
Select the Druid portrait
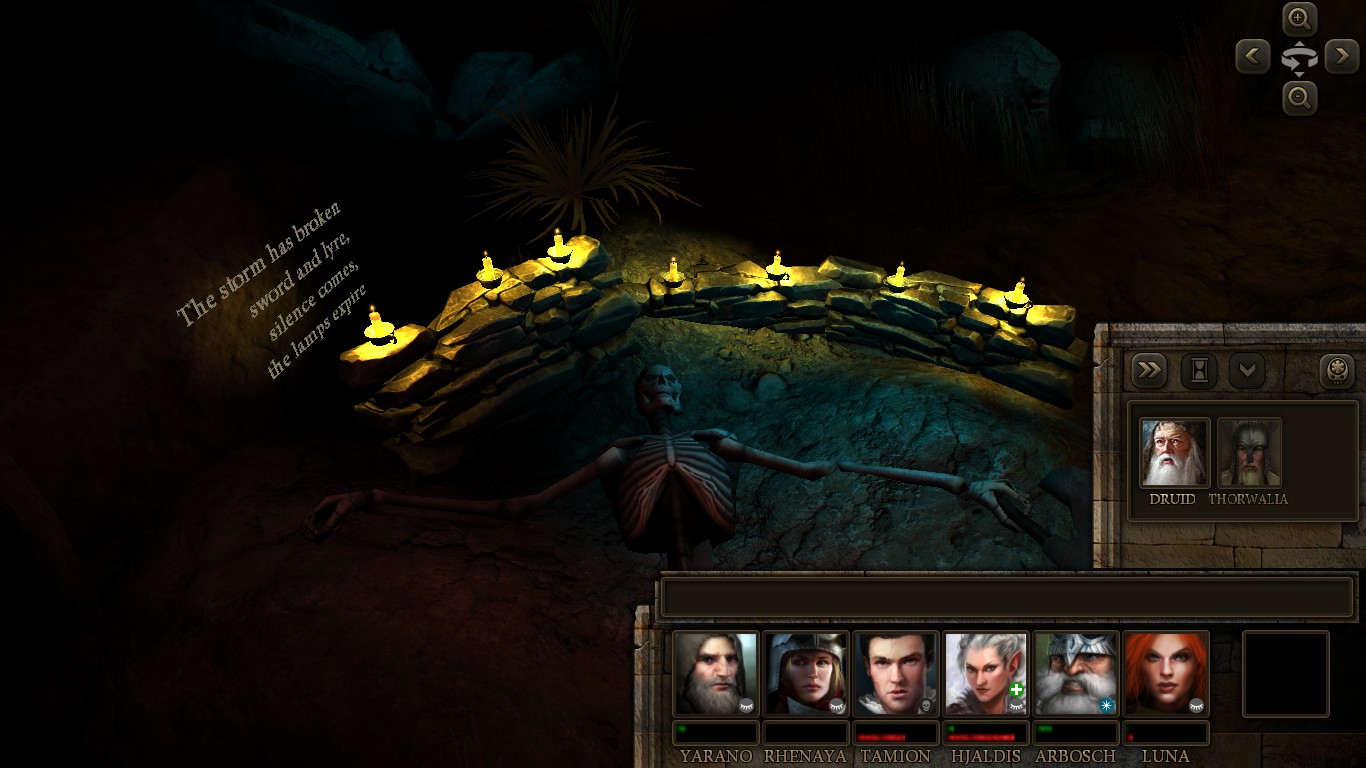[x=1175, y=452]
